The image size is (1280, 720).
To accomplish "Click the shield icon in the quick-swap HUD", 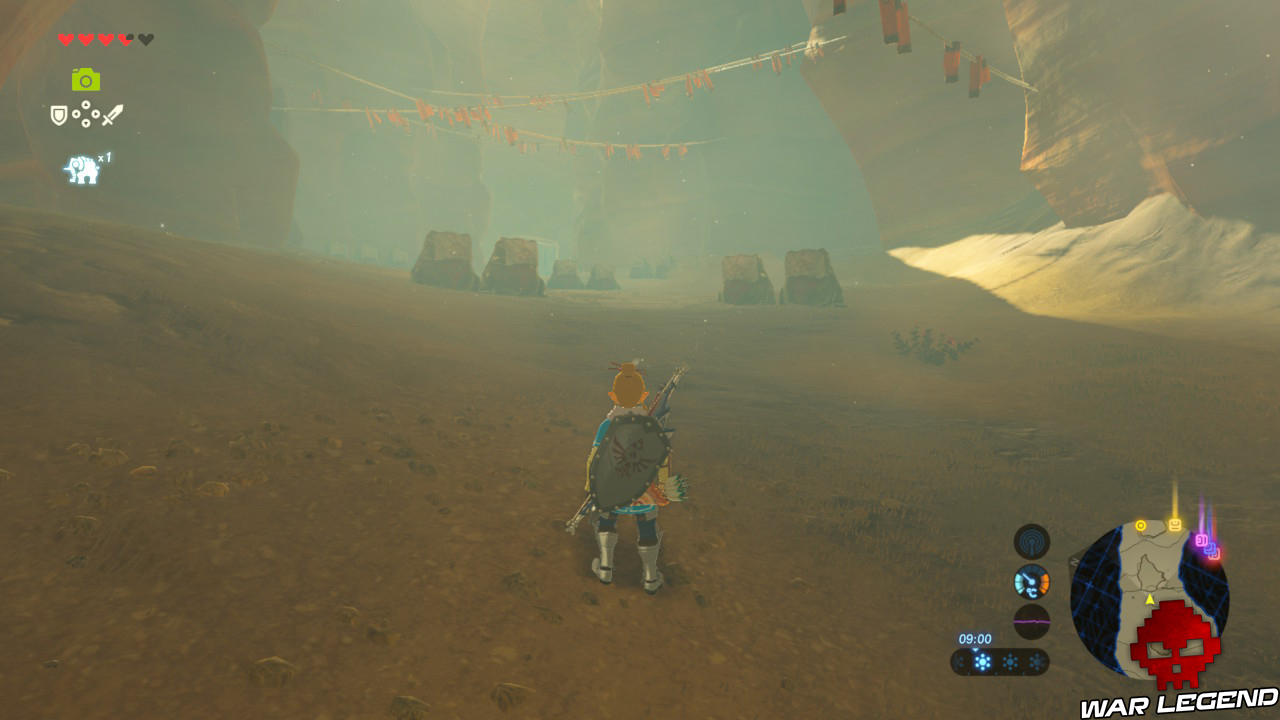I will [x=58, y=114].
